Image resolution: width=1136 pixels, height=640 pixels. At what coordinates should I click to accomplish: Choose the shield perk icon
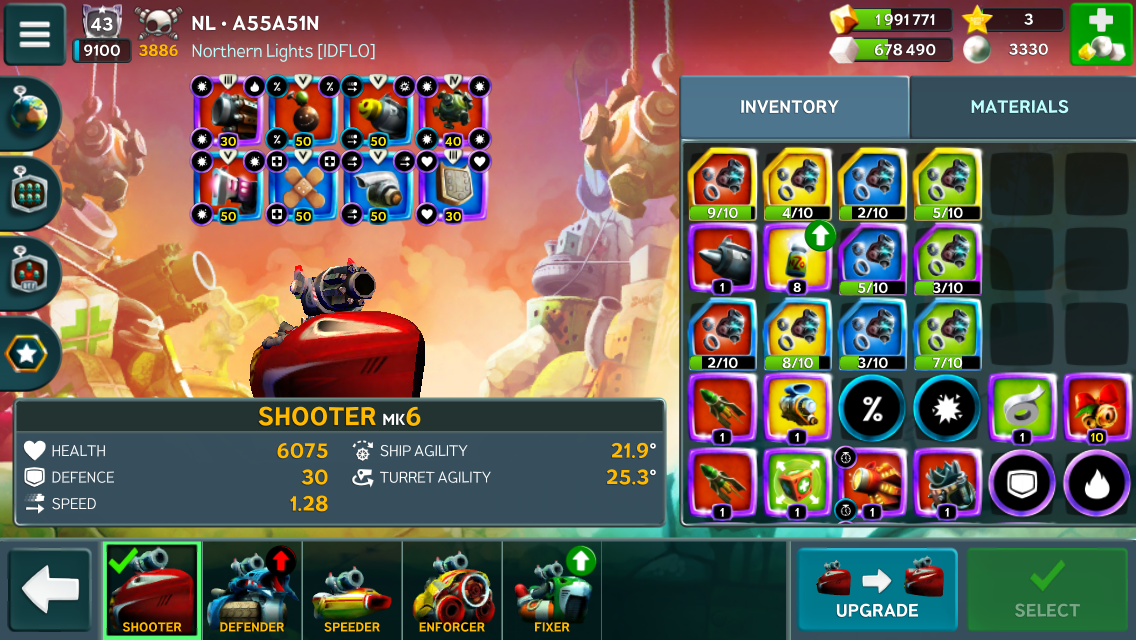coord(1021,484)
